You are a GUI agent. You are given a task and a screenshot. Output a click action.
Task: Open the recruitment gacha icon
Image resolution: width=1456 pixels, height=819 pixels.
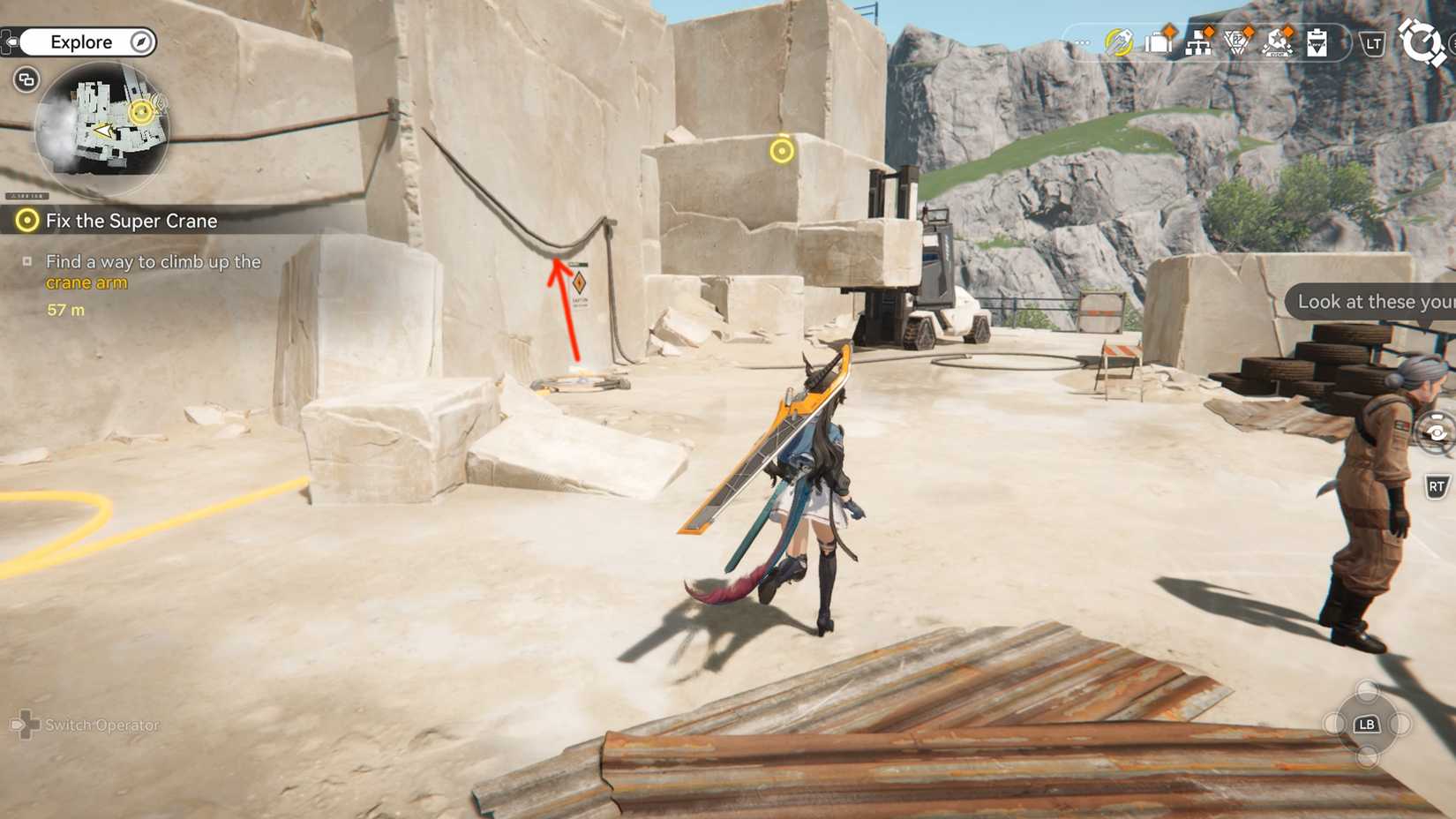pos(1278,43)
